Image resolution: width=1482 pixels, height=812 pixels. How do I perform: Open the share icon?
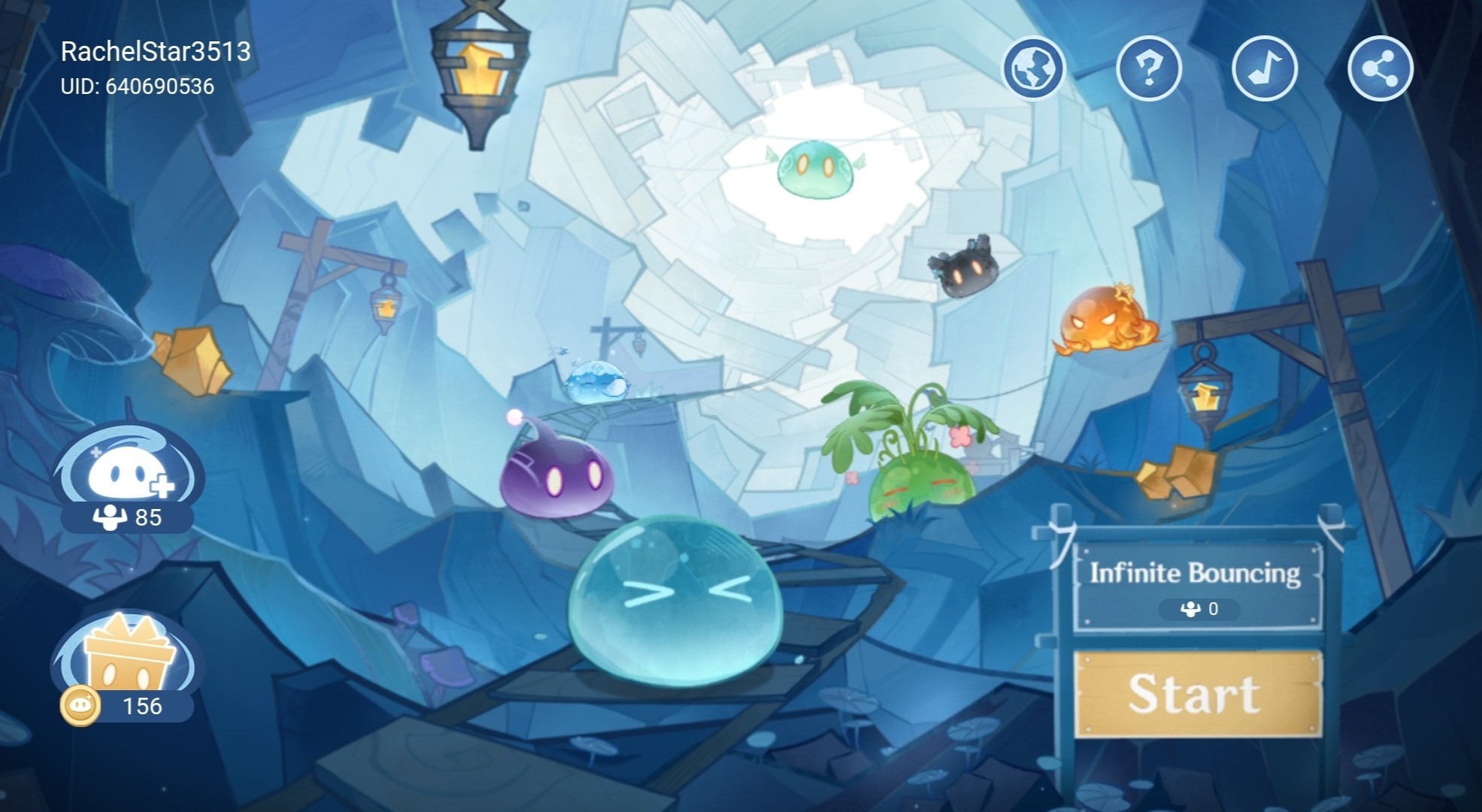pyautogui.click(x=1381, y=68)
